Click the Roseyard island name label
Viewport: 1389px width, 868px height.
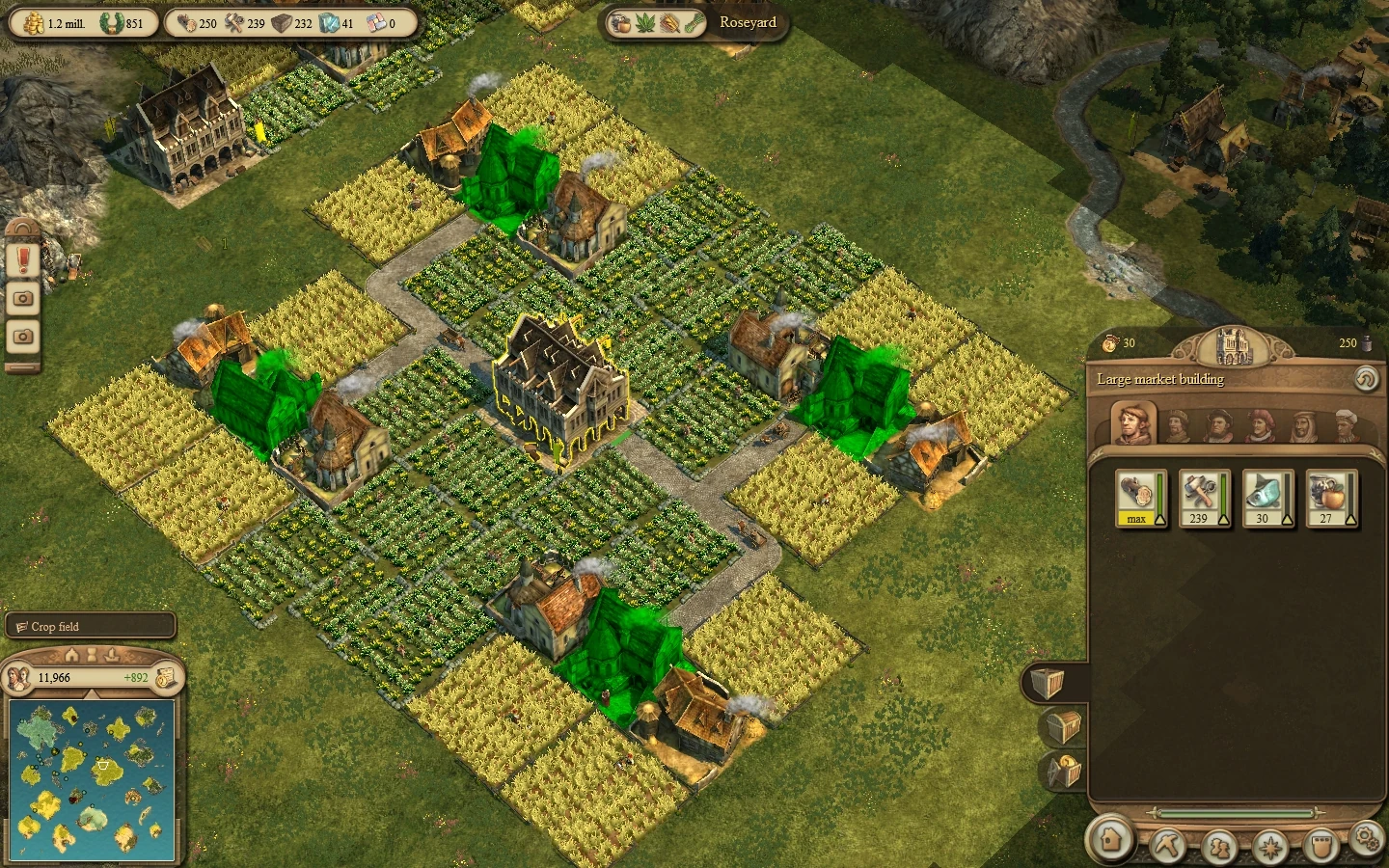coord(748,22)
